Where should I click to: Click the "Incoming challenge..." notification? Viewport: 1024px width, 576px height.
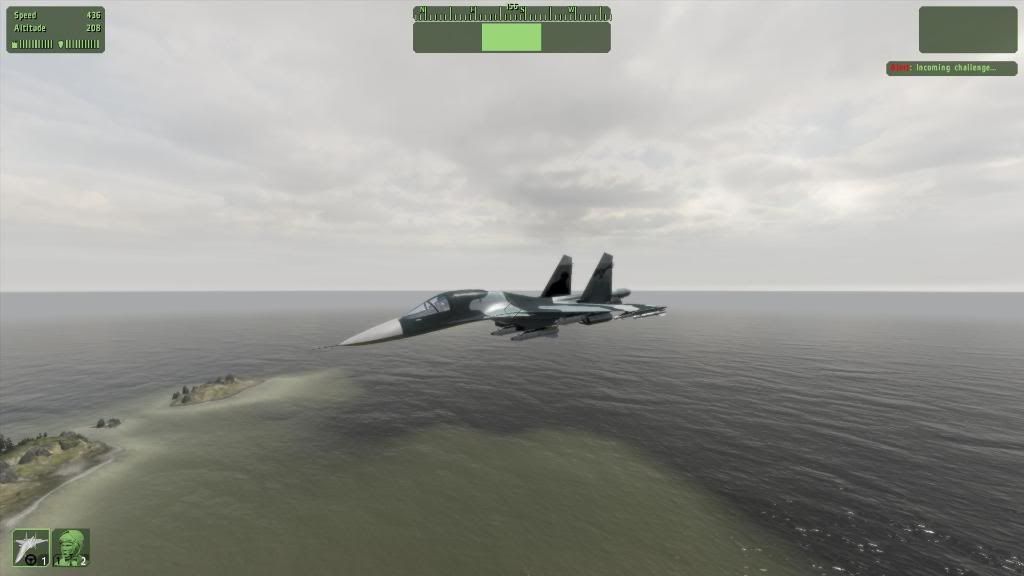(951, 68)
